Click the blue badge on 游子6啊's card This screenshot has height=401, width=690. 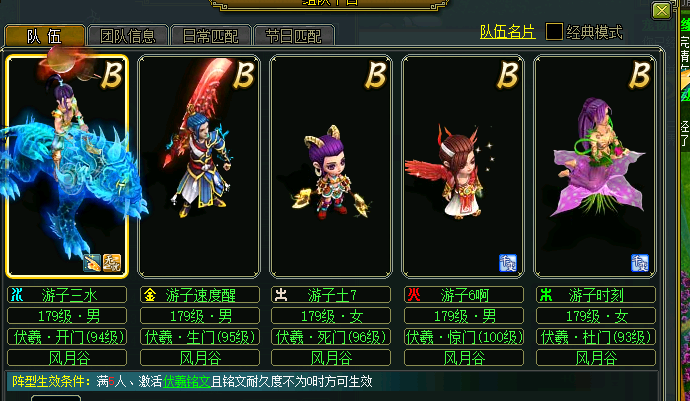click(x=507, y=262)
